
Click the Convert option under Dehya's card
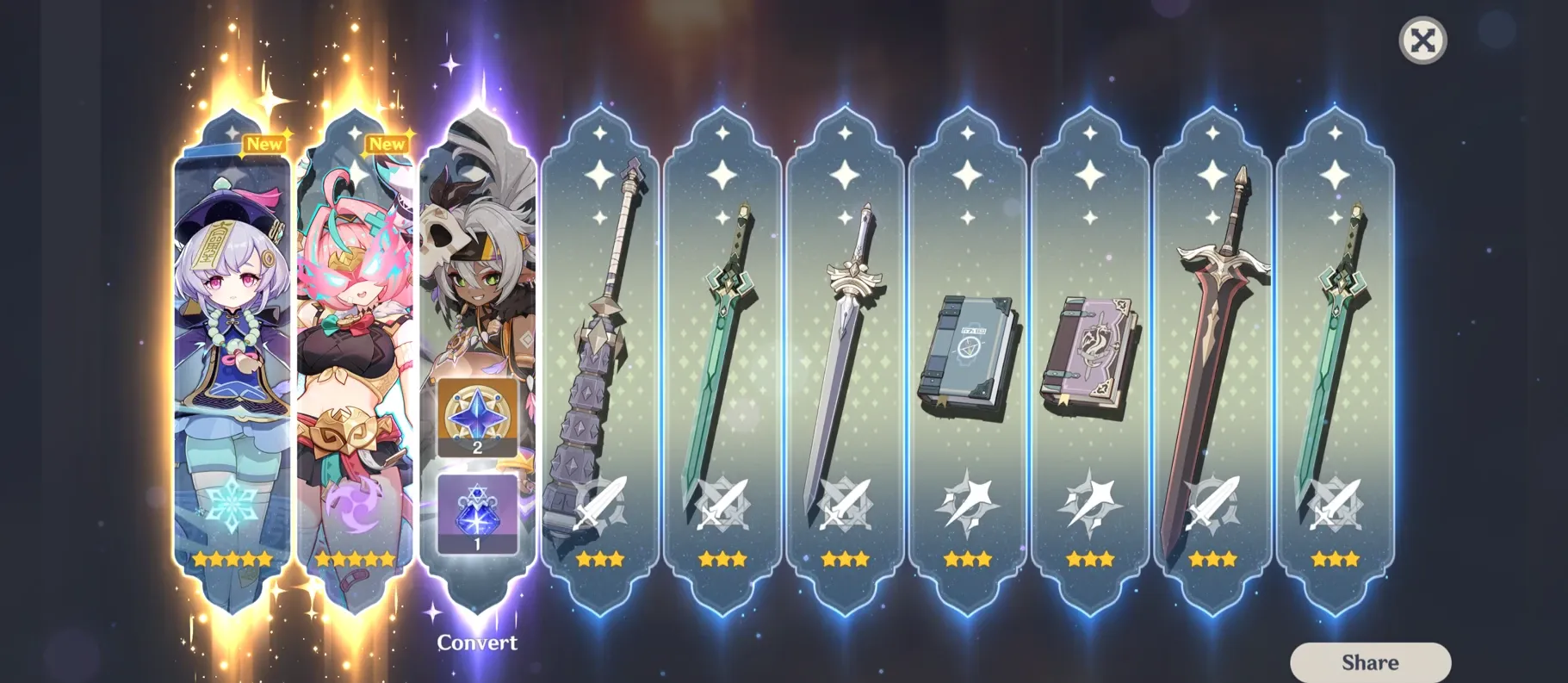(x=479, y=643)
